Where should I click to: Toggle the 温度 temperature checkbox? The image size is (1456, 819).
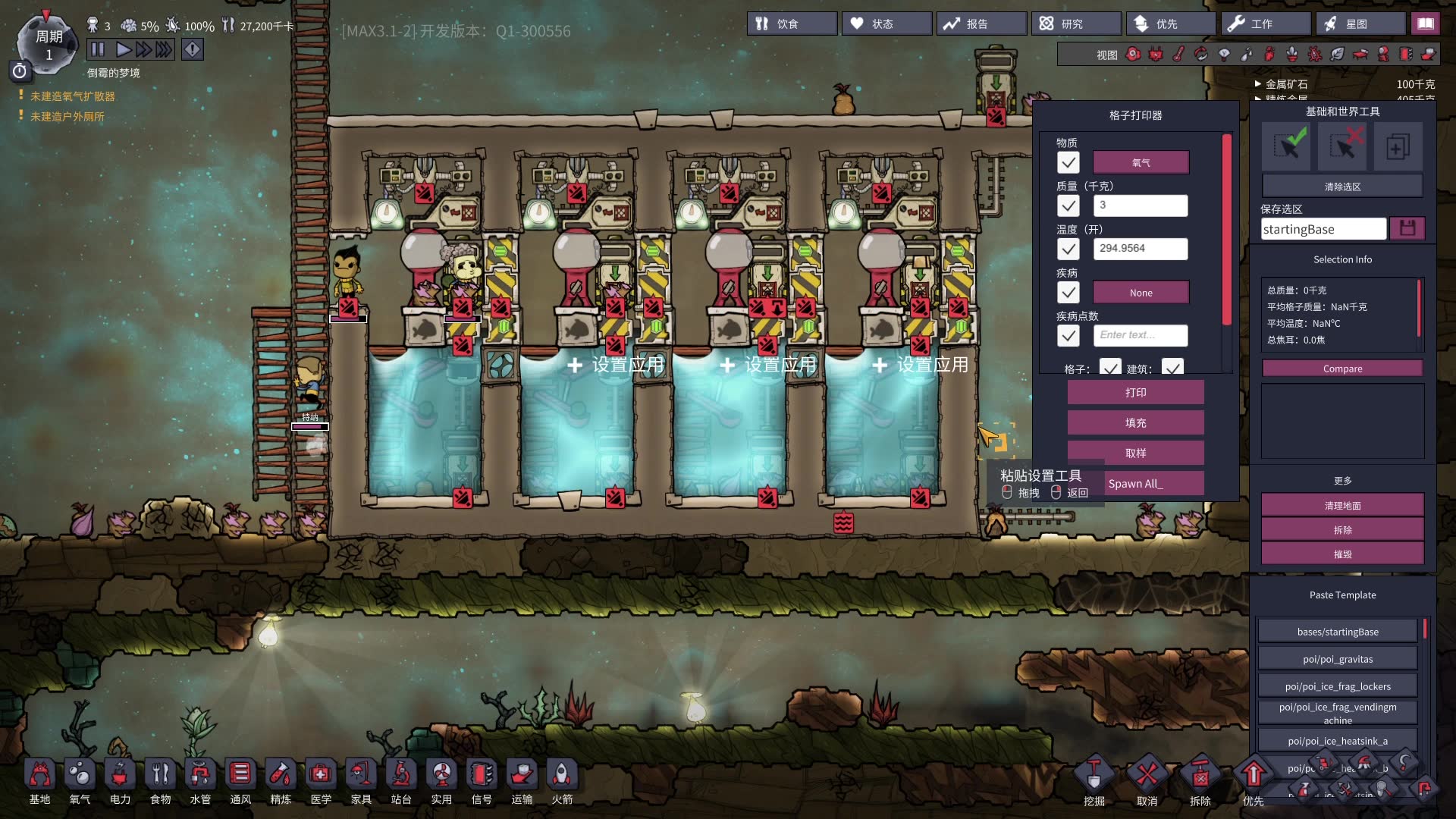(1068, 249)
